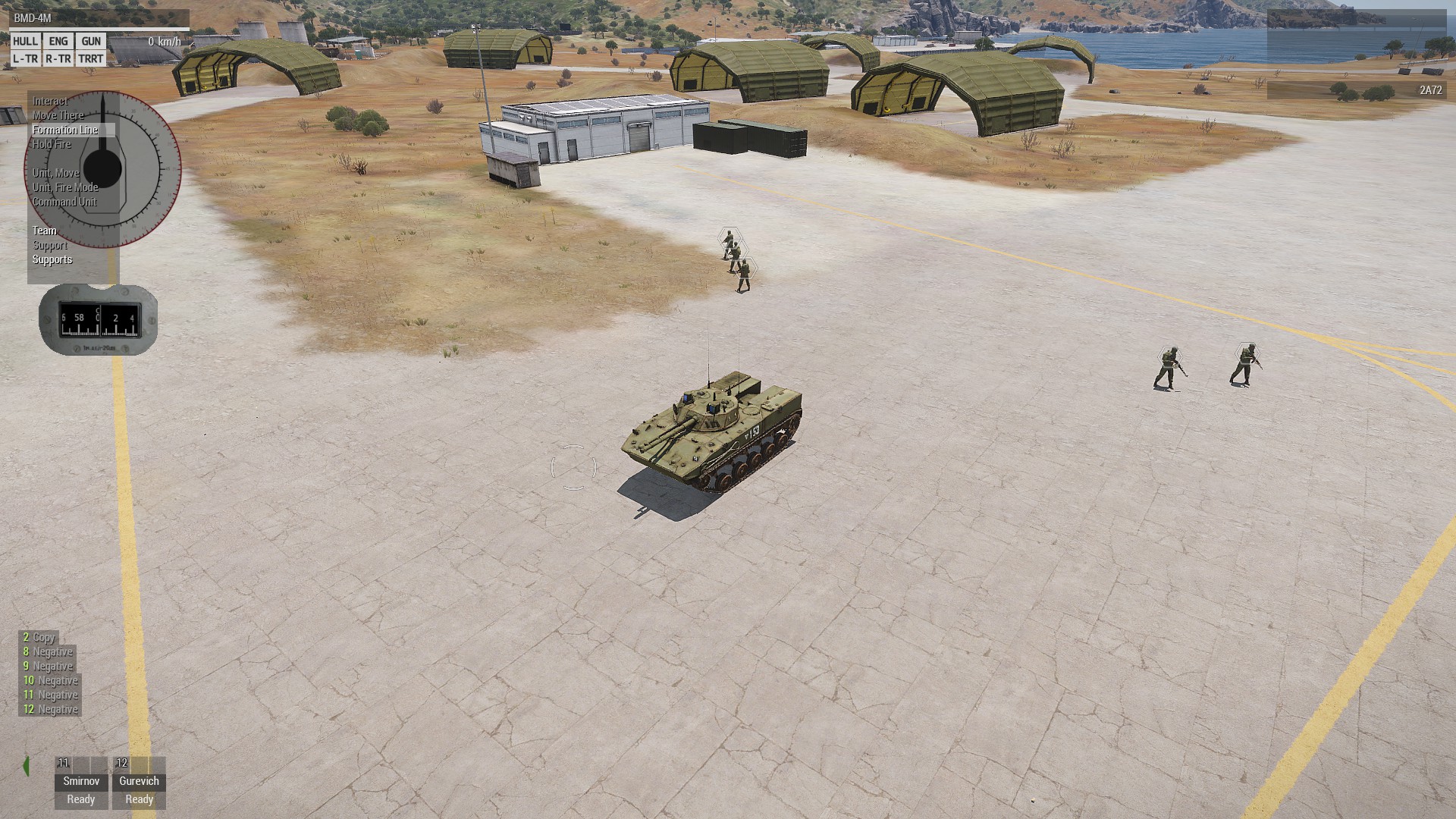Open the Unit, Fire Mode submenu
The image size is (1456, 819).
[65, 187]
